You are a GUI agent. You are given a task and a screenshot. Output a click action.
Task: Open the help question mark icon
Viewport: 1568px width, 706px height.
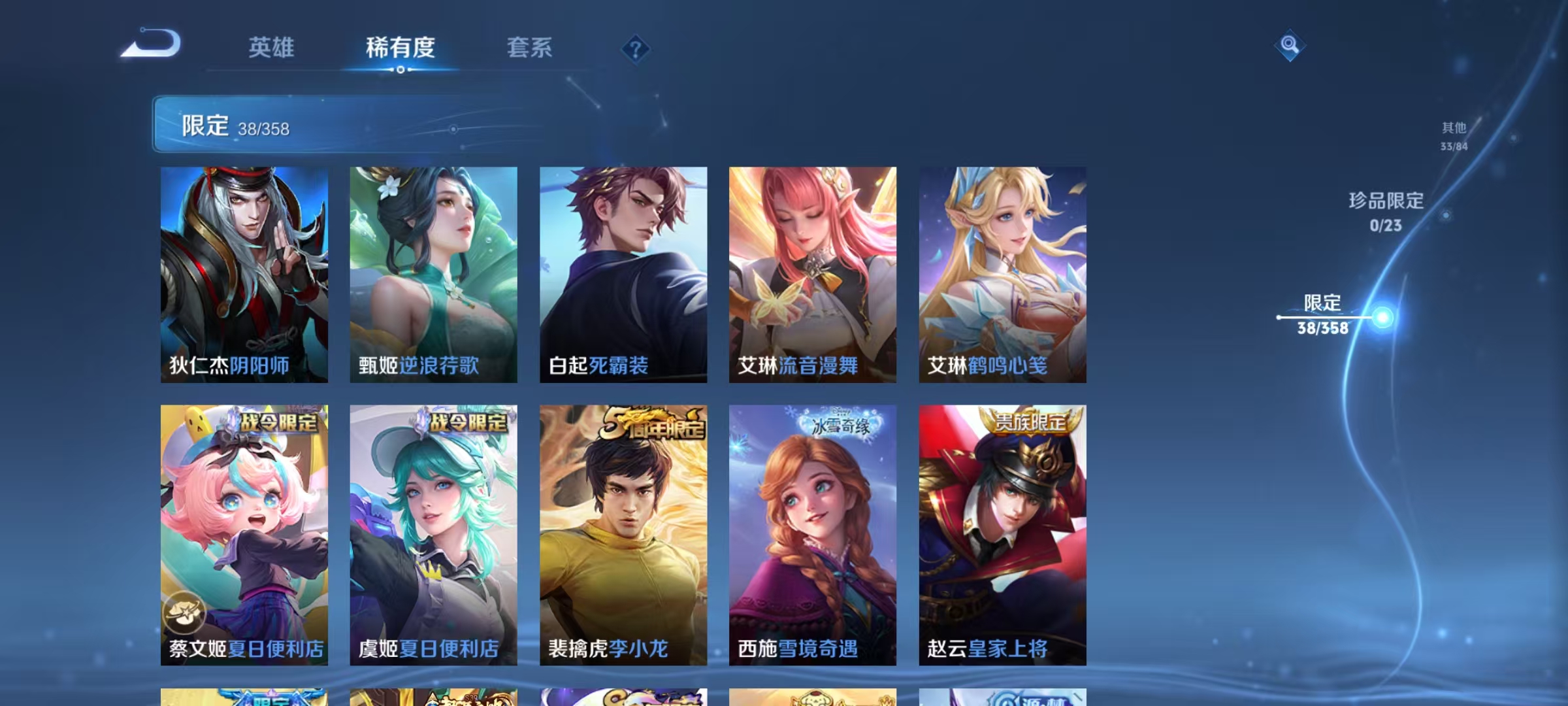point(634,49)
